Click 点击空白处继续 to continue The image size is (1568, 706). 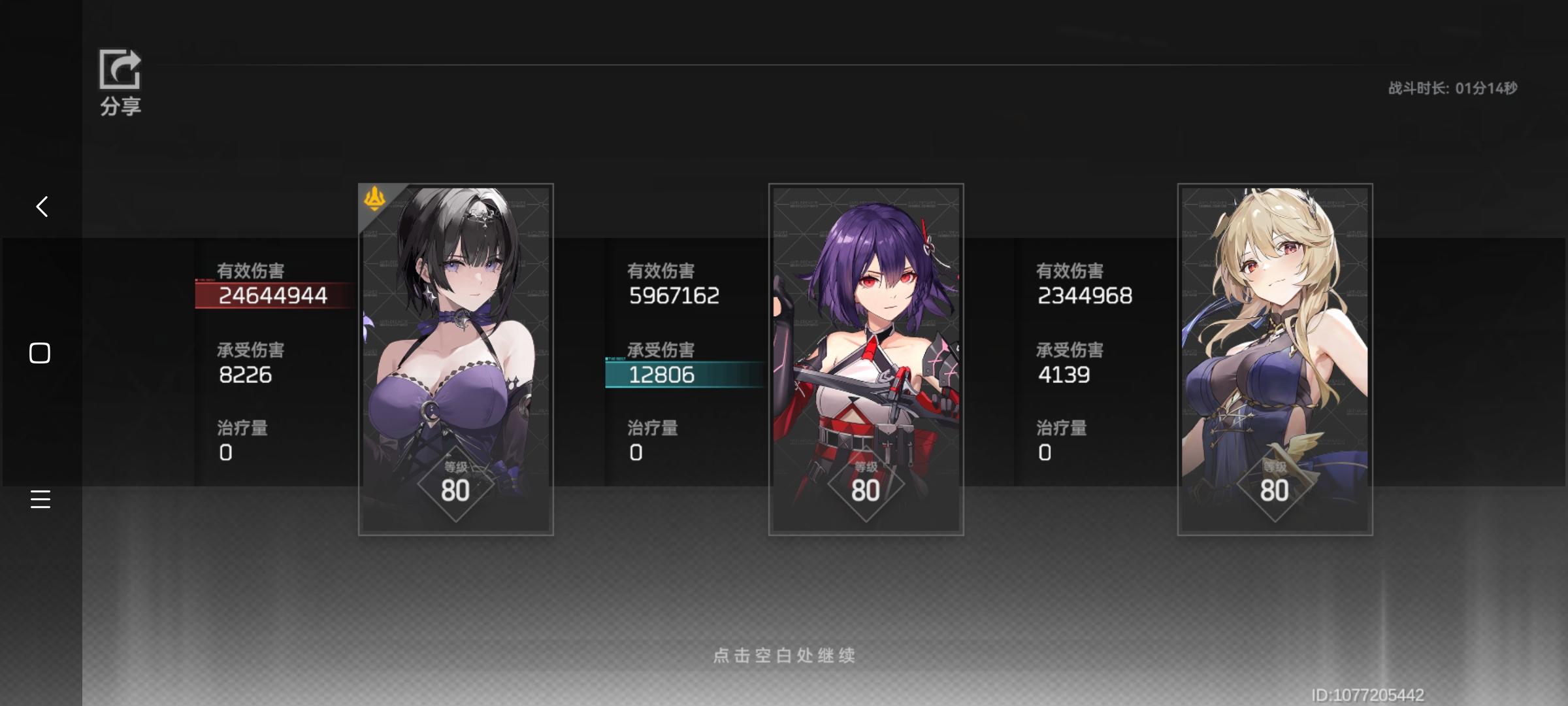click(x=784, y=656)
